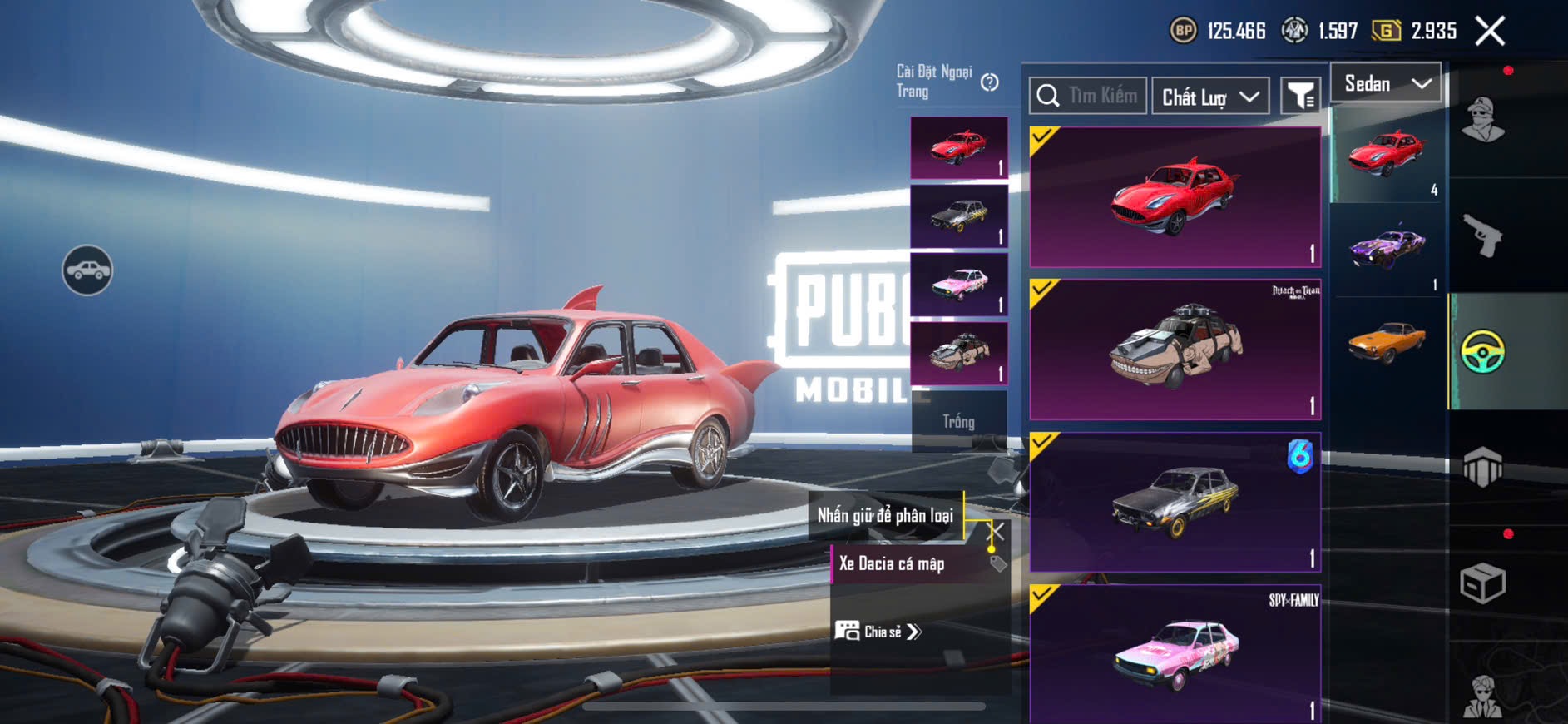
Task: Switch to the character outfit tab
Action: point(1483,120)
